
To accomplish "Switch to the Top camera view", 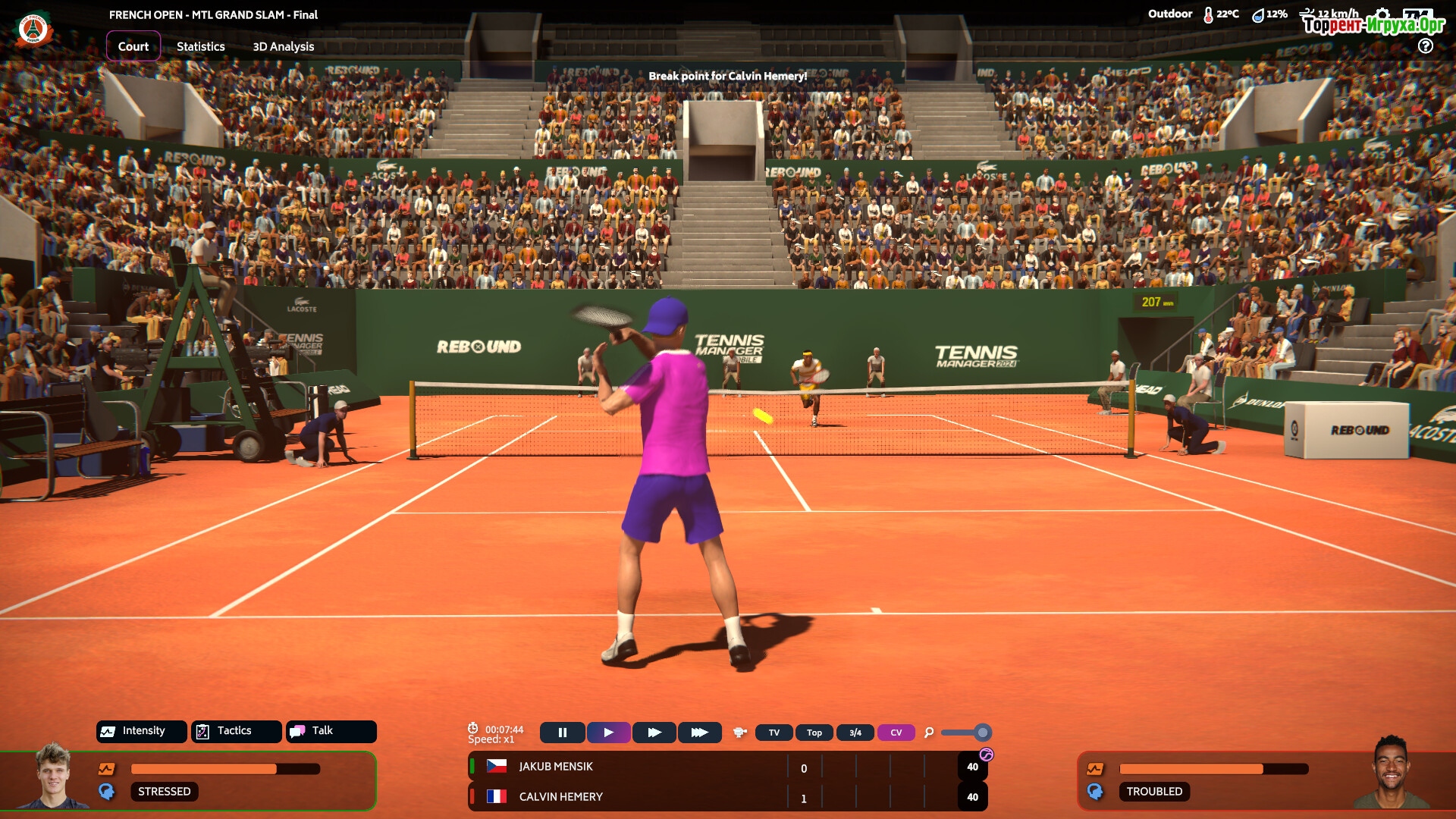I will [x=814, y=733].
